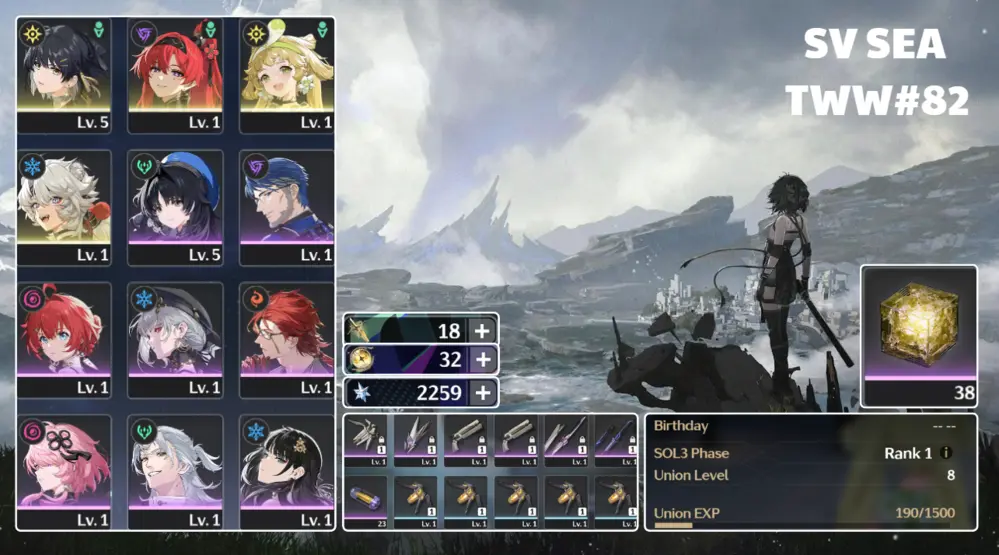This screenshot has height=555, width=999.
Task: Top up the 2259 Astrite balance
Action: pos(482,392)
